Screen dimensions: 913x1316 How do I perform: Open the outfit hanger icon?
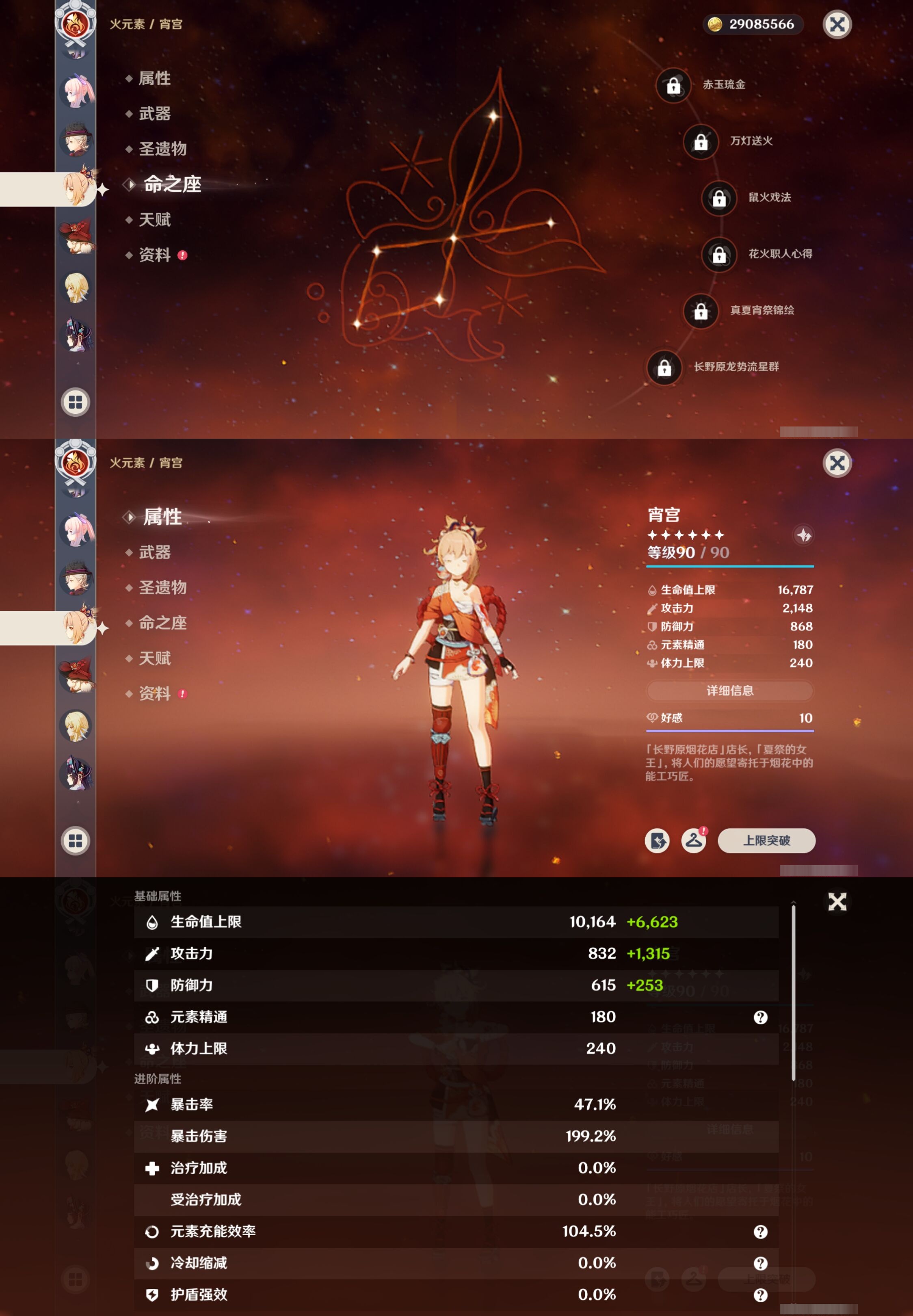(x=693, y=840)
